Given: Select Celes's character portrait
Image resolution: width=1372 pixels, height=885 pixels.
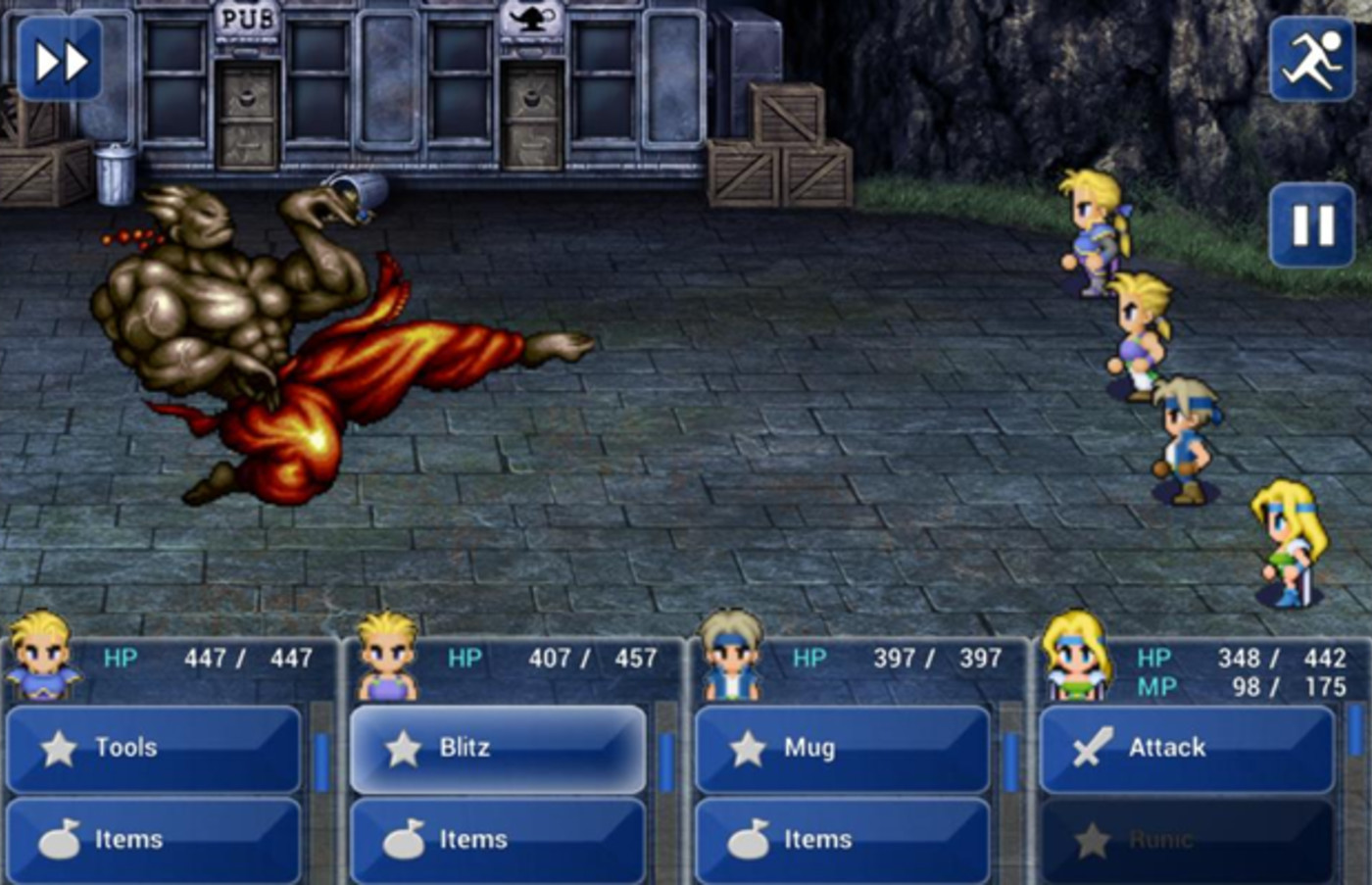Looking at the screenshot, I should [x=1078, y=659].
